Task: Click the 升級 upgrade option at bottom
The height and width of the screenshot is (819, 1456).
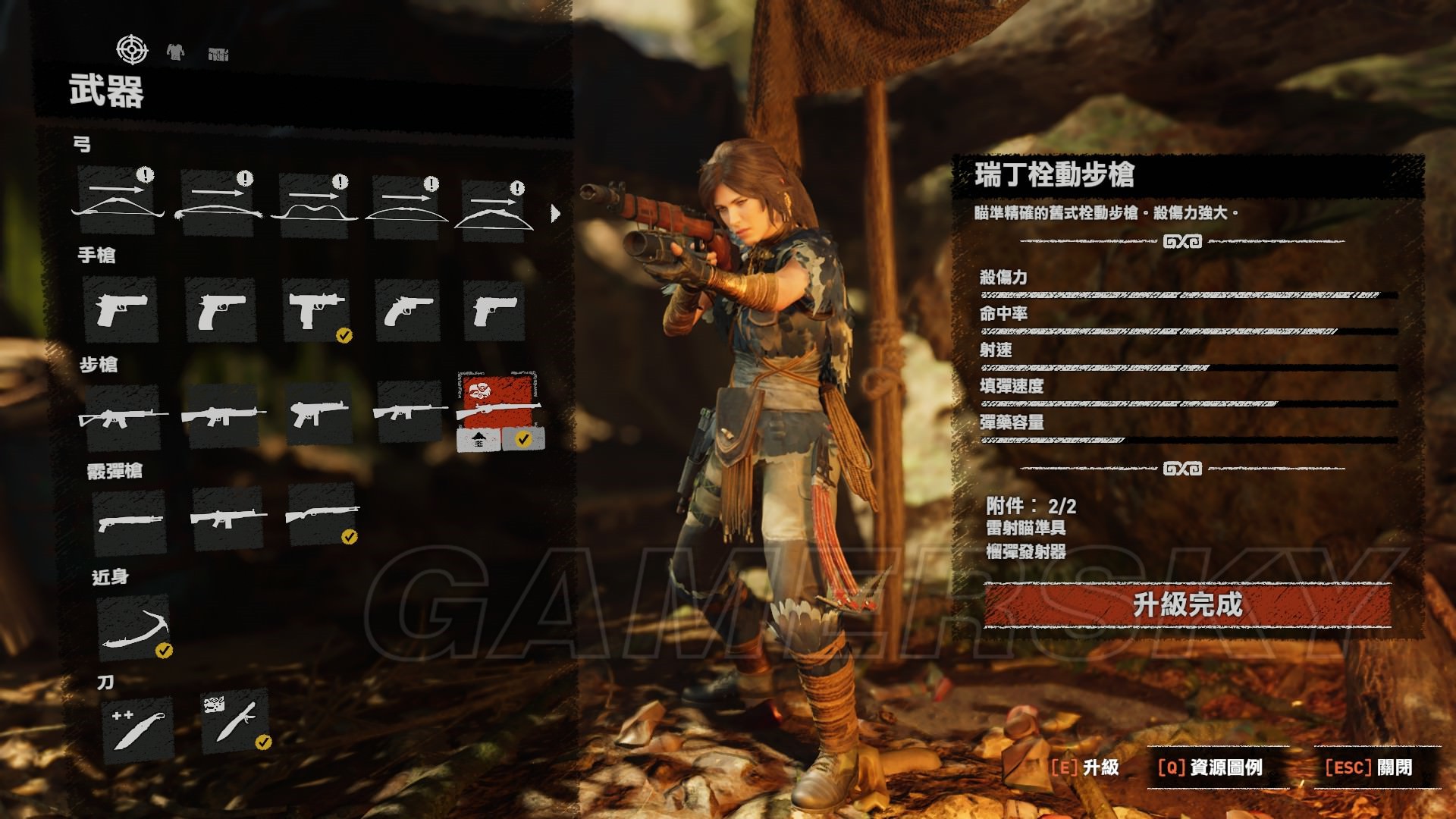Action: 1085,767
